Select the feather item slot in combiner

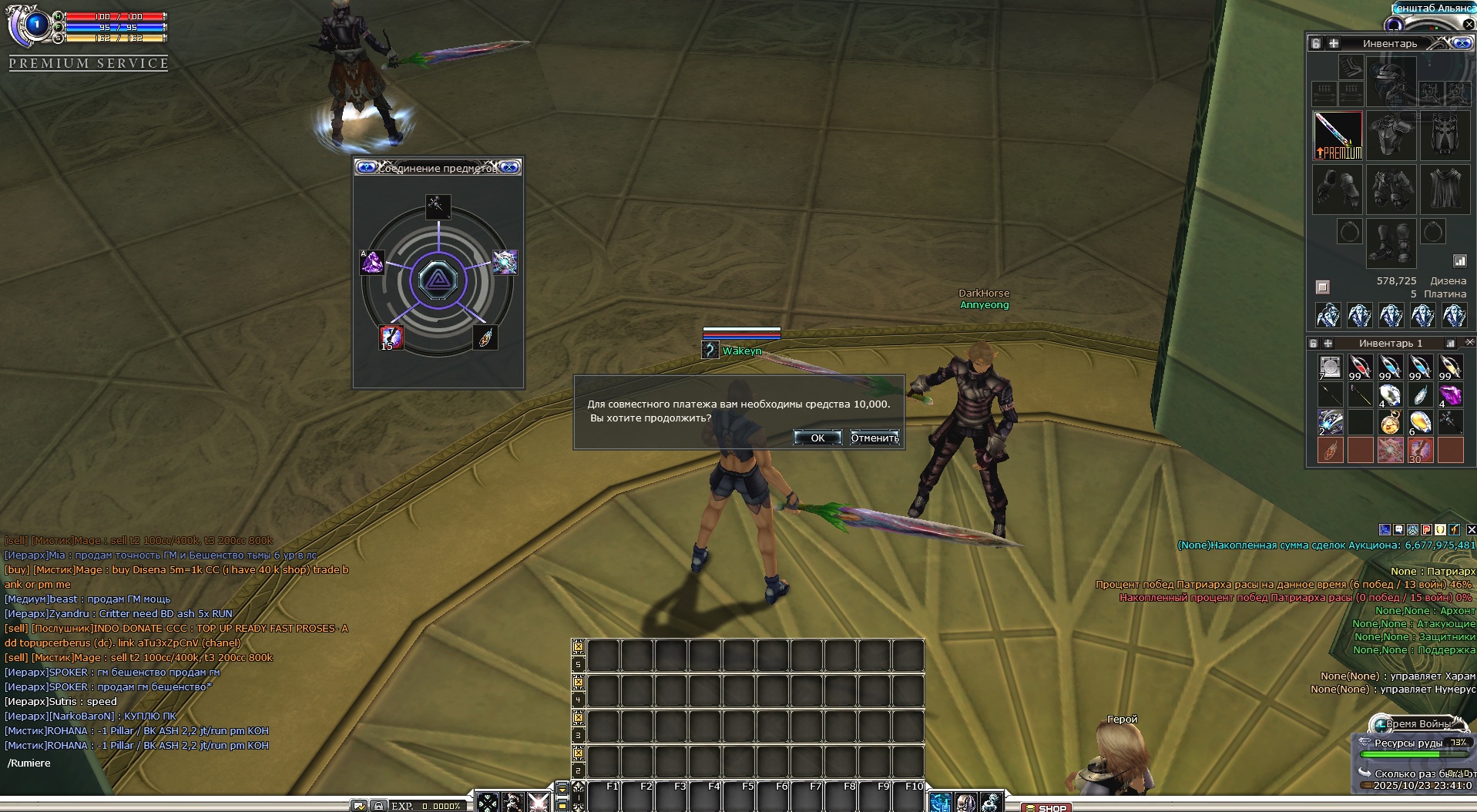pos(485,337)
